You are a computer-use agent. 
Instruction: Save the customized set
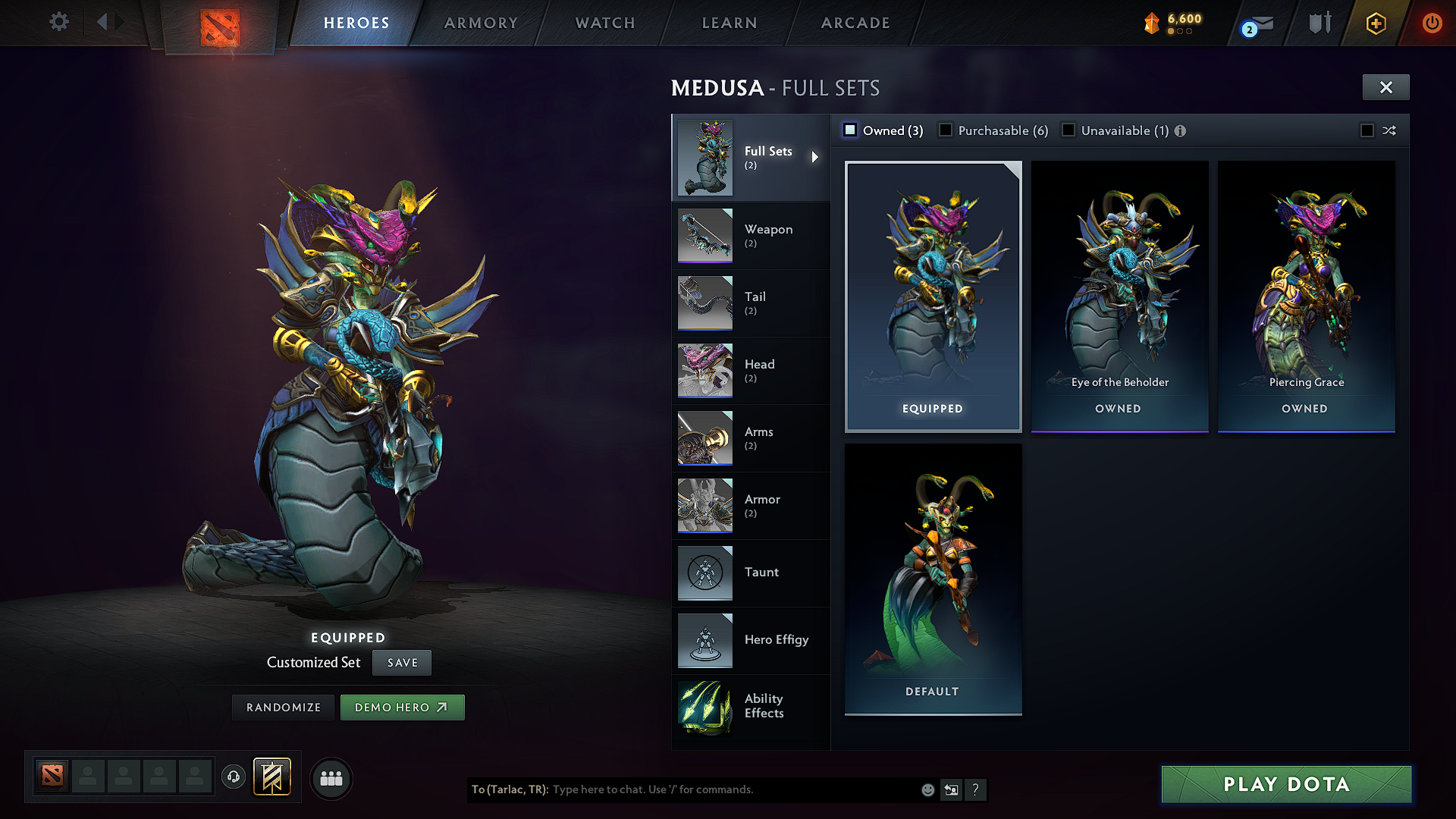[x=402, y=663]
